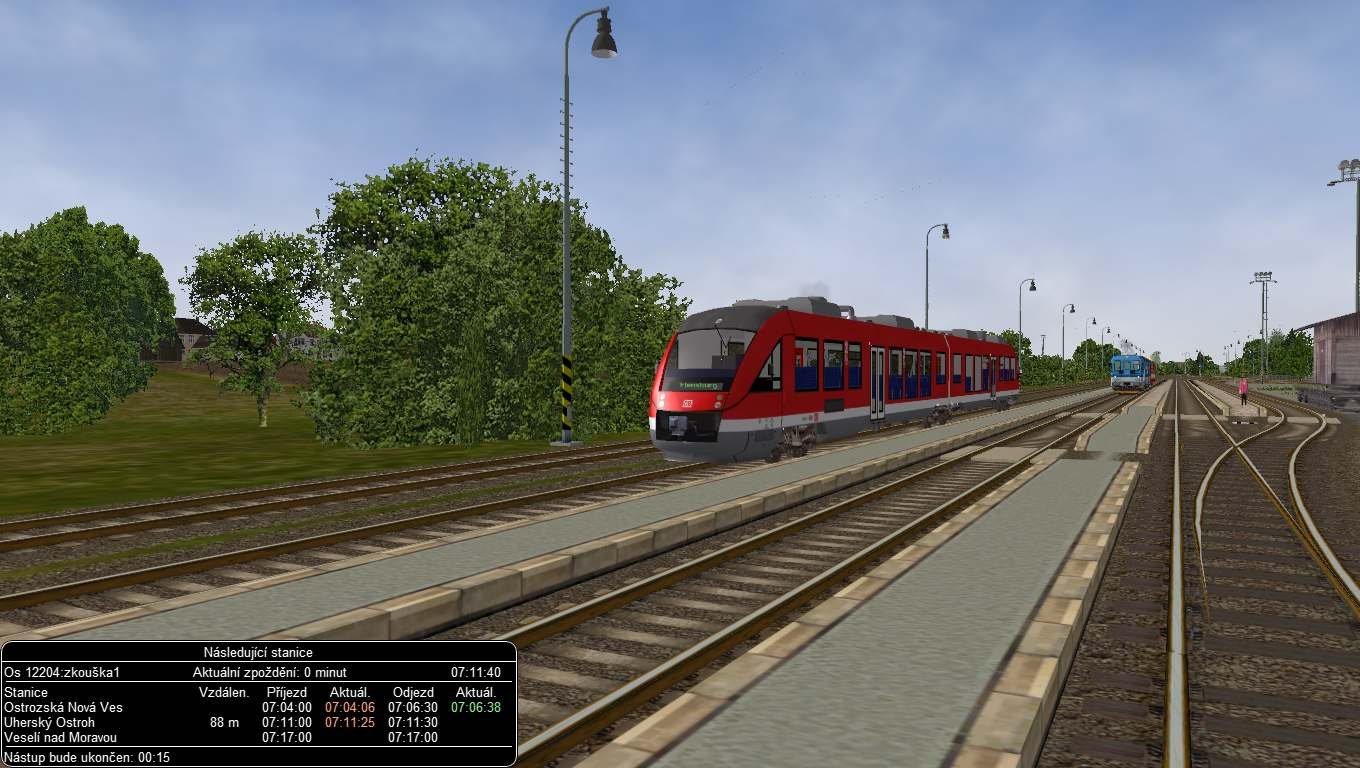Click the red delayed arrival time 07:11:25
1360x768 pixels.
350,722
